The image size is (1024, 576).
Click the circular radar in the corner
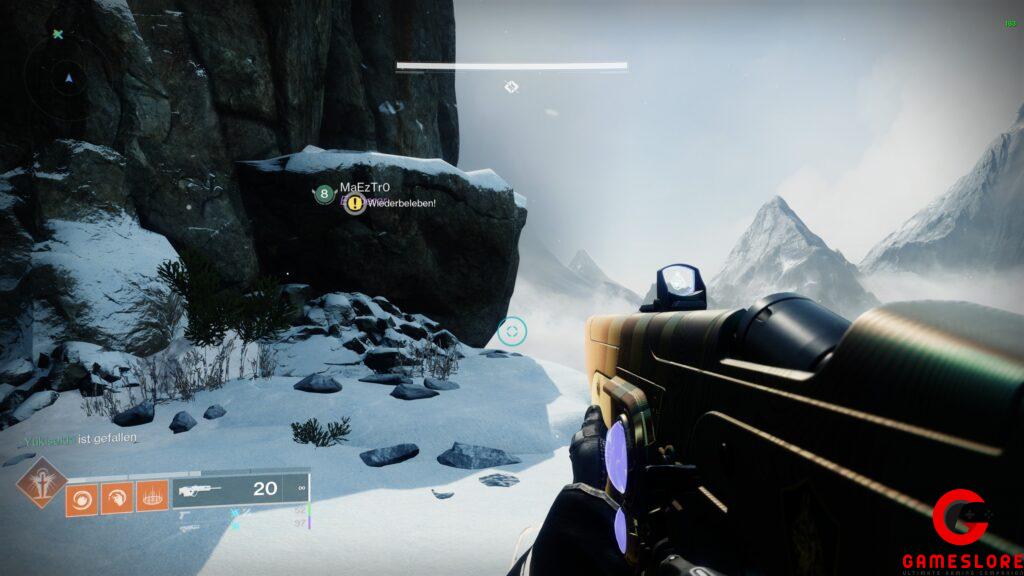click(68, 76)
